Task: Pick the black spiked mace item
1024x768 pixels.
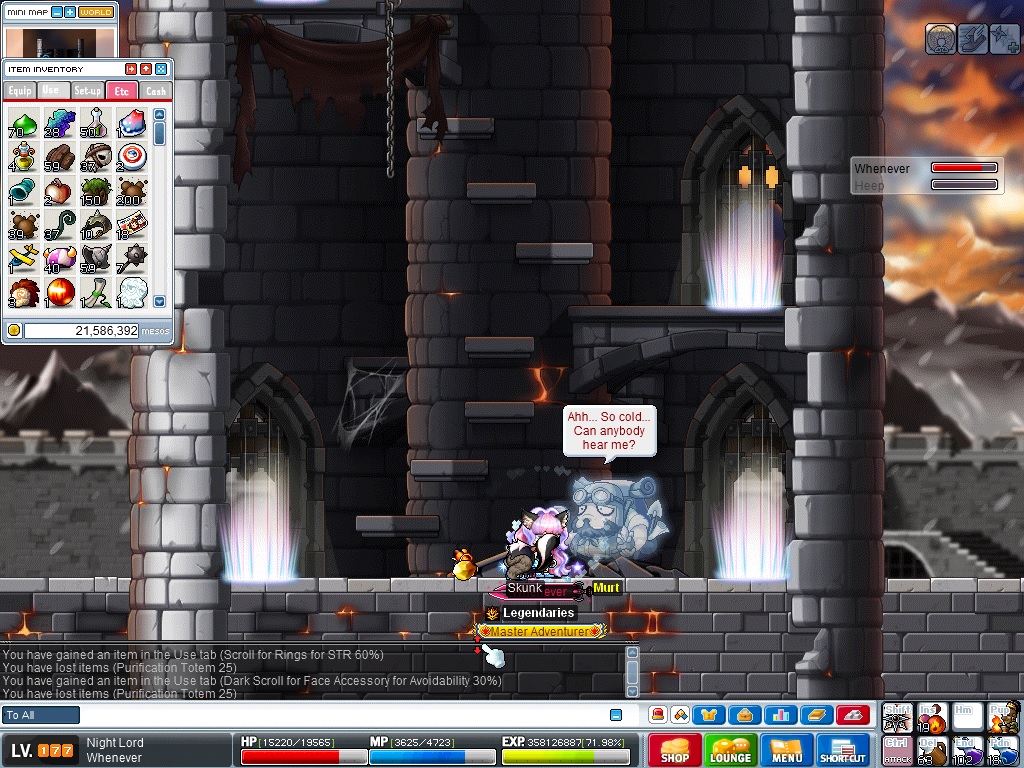Action: click(132, 257)
